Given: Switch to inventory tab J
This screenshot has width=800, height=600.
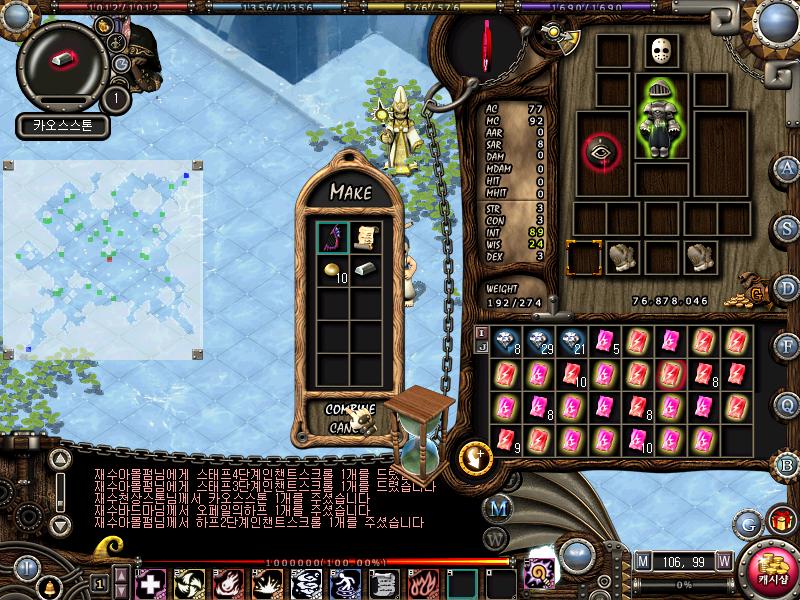Looking at the screenshot, I should (x=481, y=347).
